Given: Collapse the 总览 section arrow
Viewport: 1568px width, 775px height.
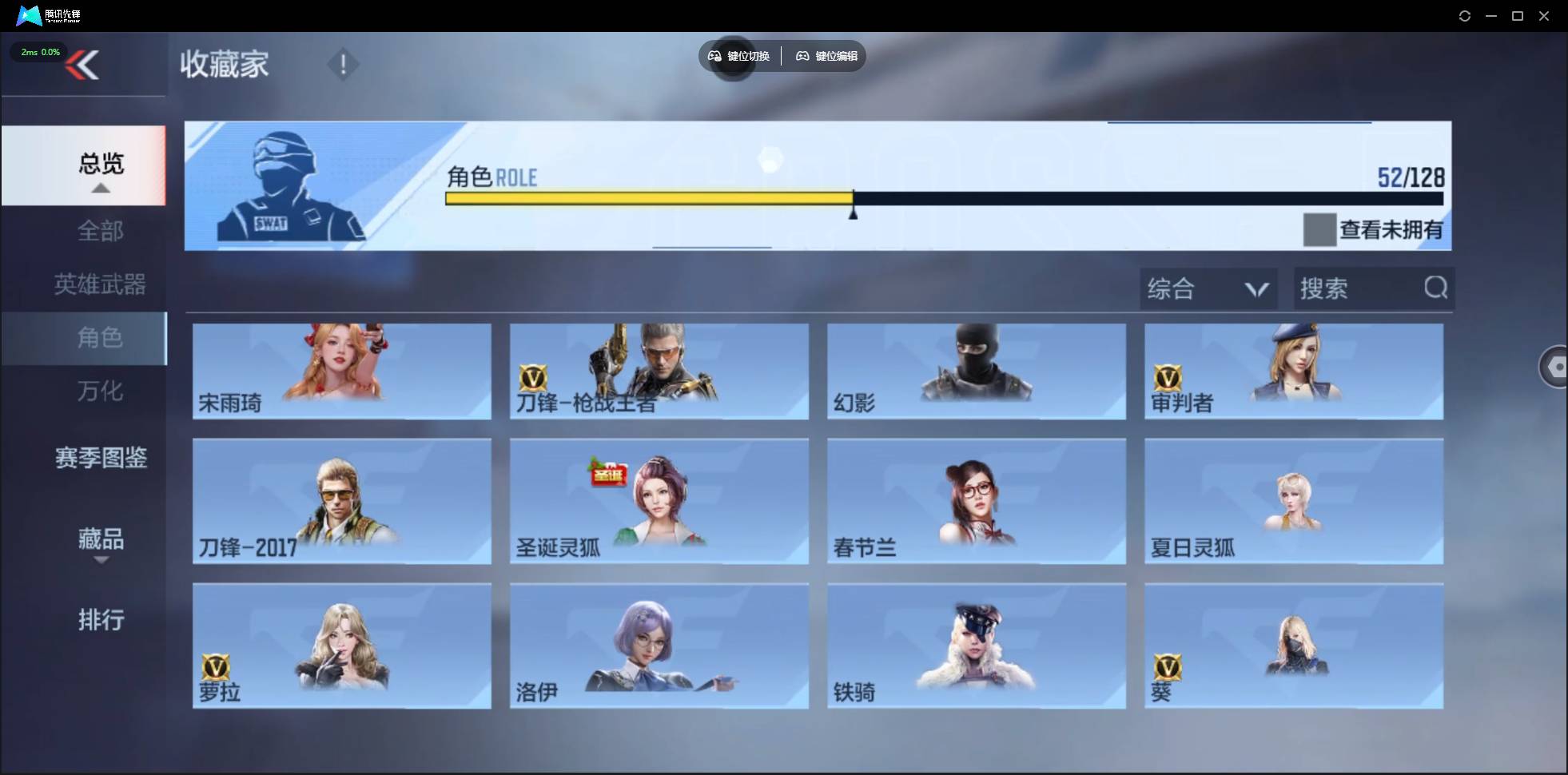Looking at the screenshot, I should (100, 187).
